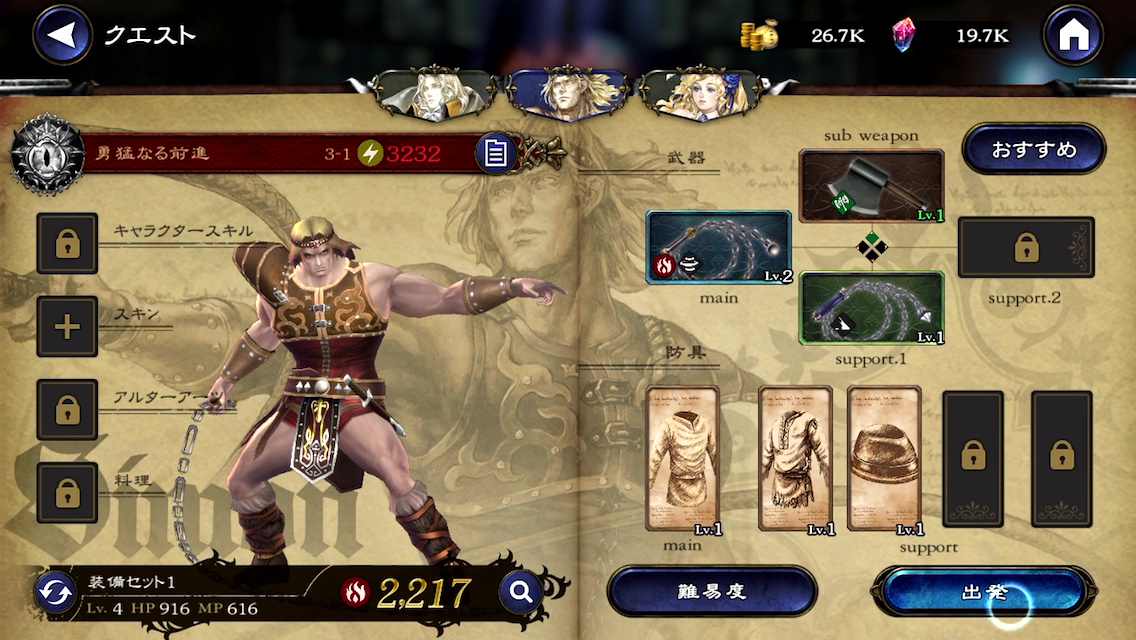Choose the main whip weapon slot
This screenshot has height=640, width=1136.
point(719,247)
